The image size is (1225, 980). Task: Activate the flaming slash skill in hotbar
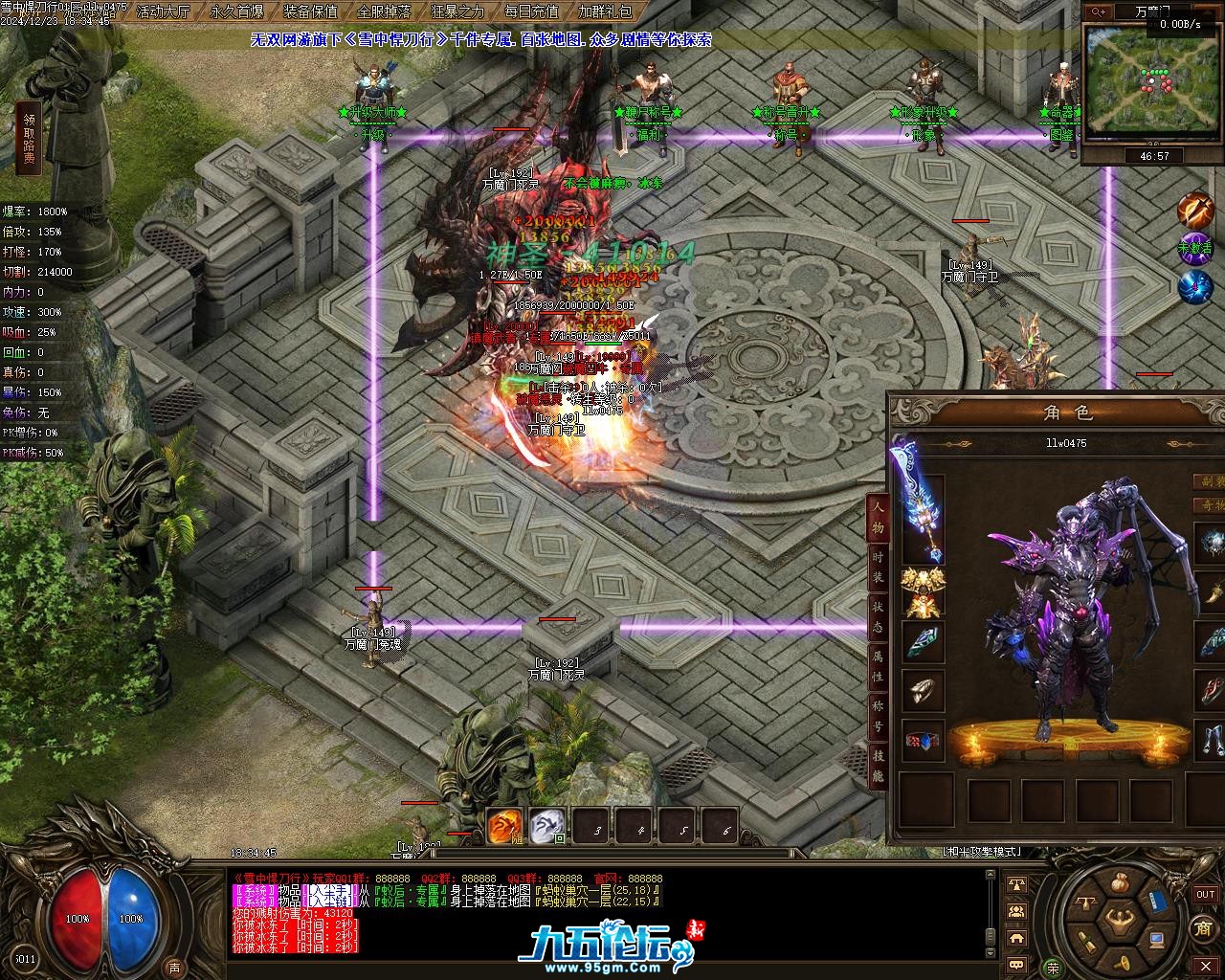click(504, 826)
